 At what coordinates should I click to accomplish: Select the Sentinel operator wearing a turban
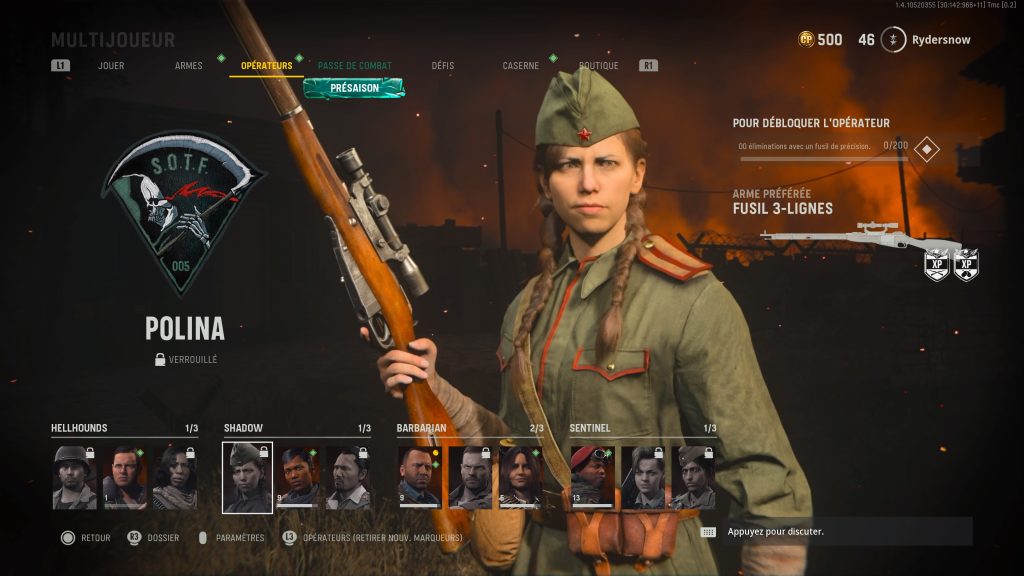click(693, 477)
